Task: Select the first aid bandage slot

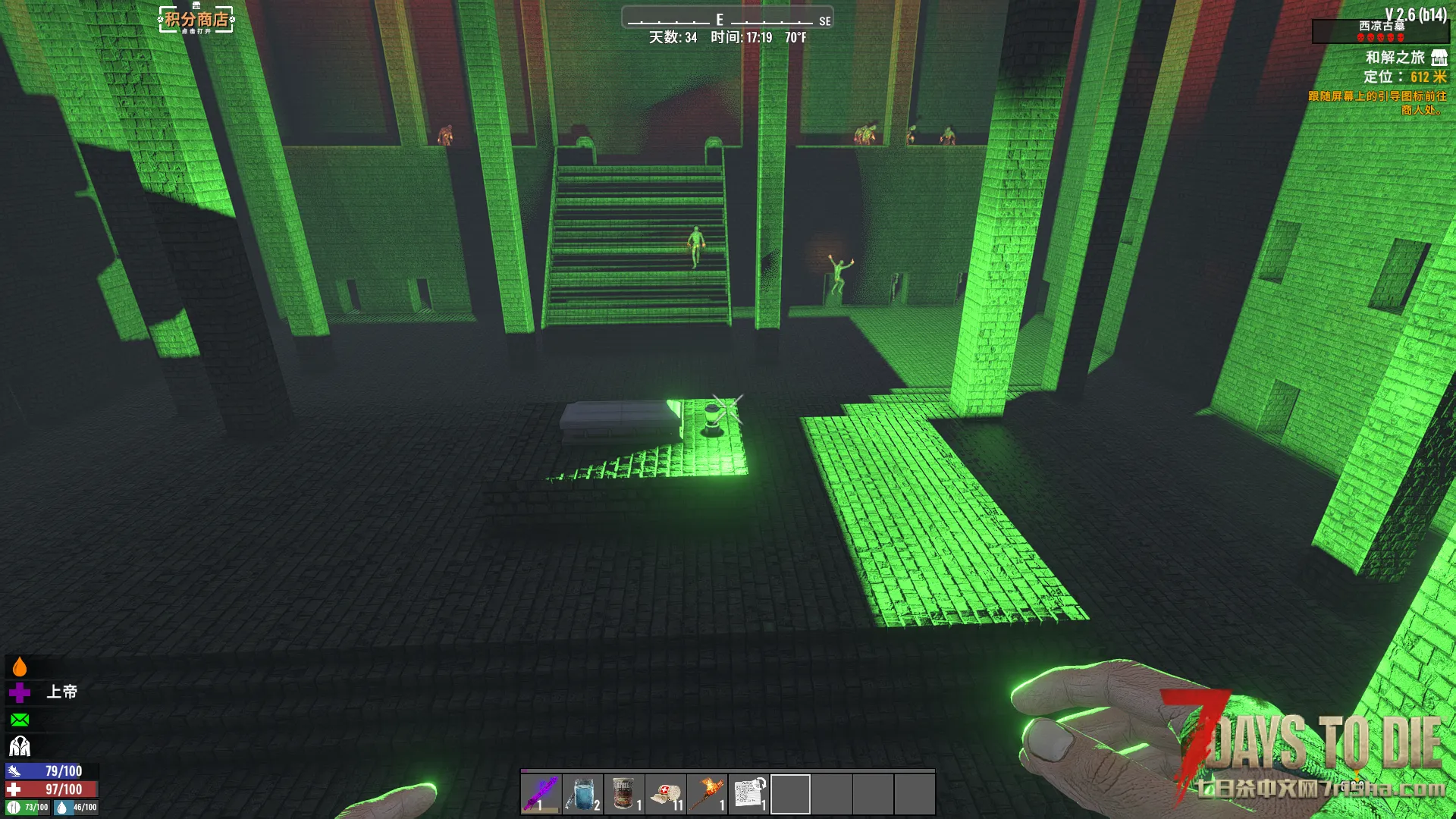Action: tap(666, 794)
